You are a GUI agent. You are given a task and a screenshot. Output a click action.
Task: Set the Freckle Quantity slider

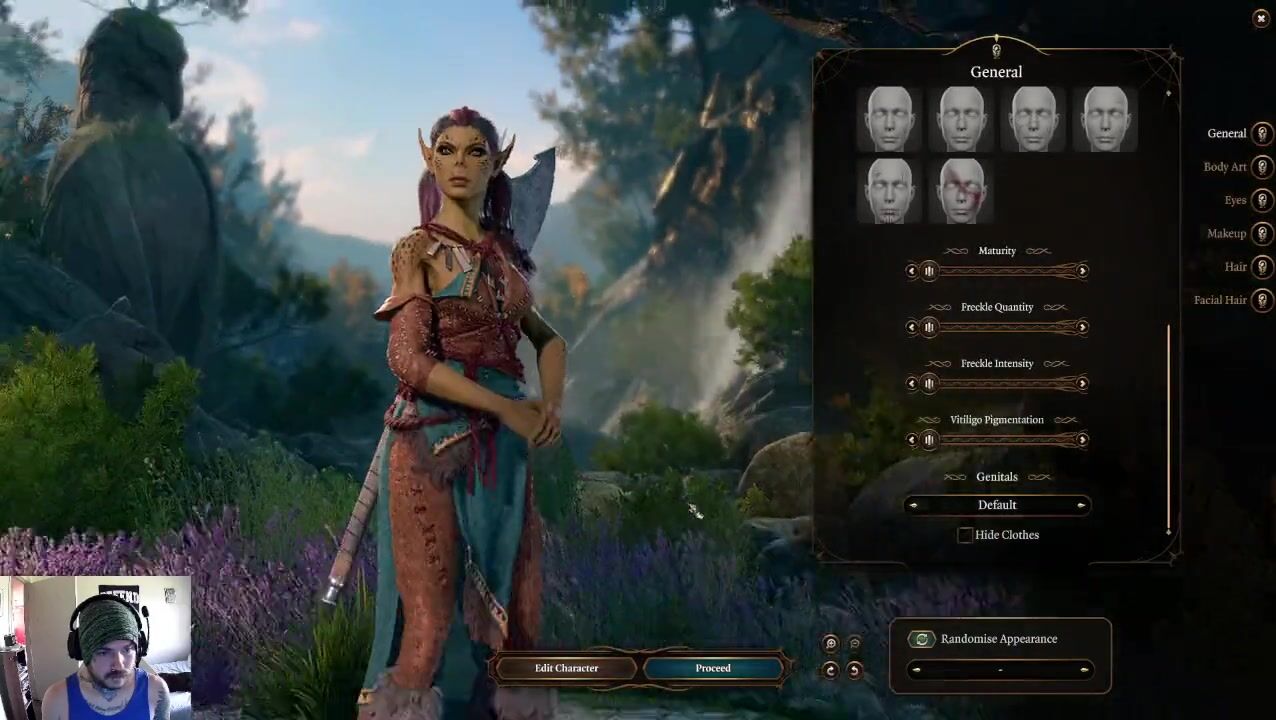[x=996, y=327]
